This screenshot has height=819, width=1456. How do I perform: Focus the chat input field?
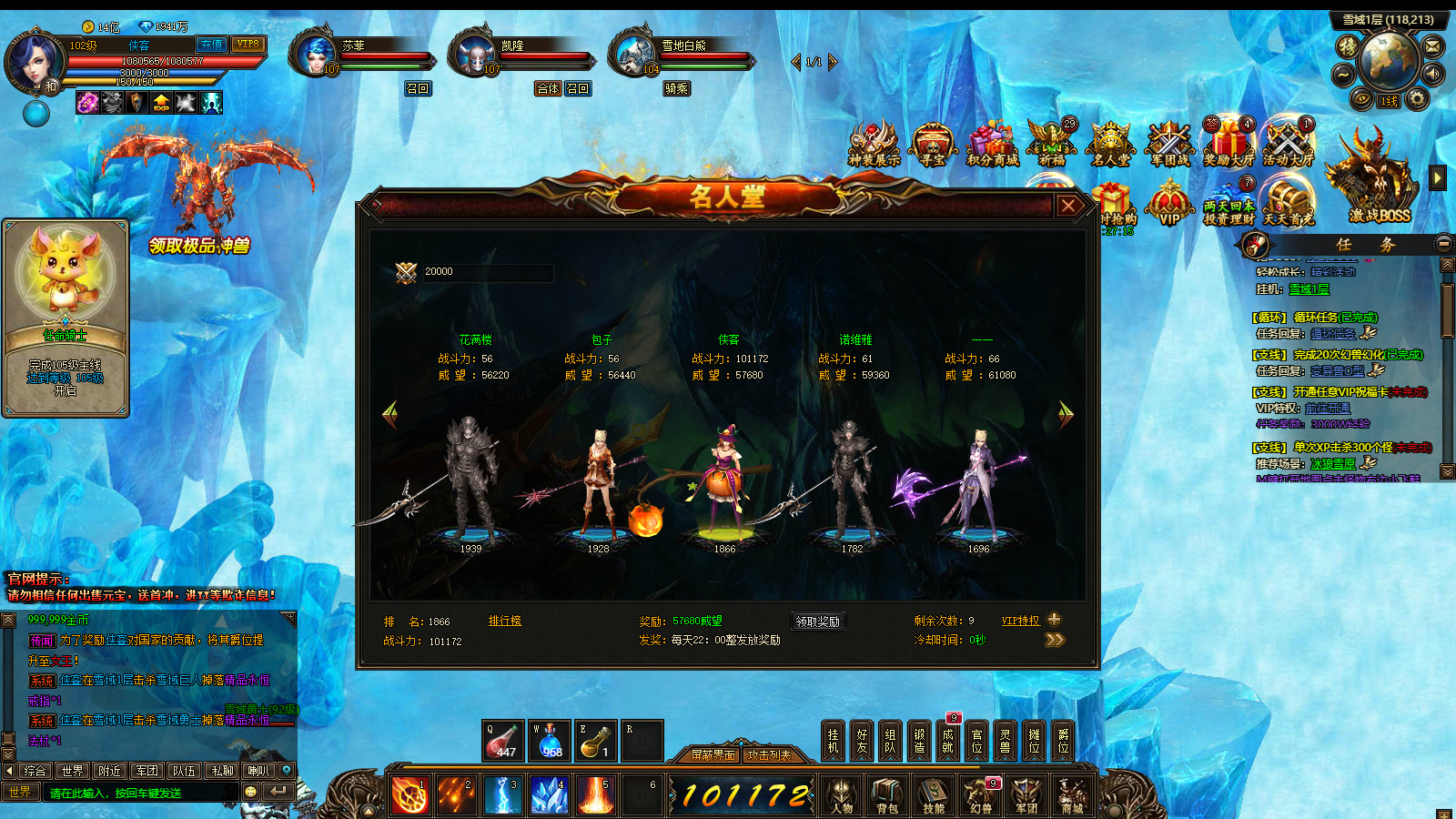[141, 793]
